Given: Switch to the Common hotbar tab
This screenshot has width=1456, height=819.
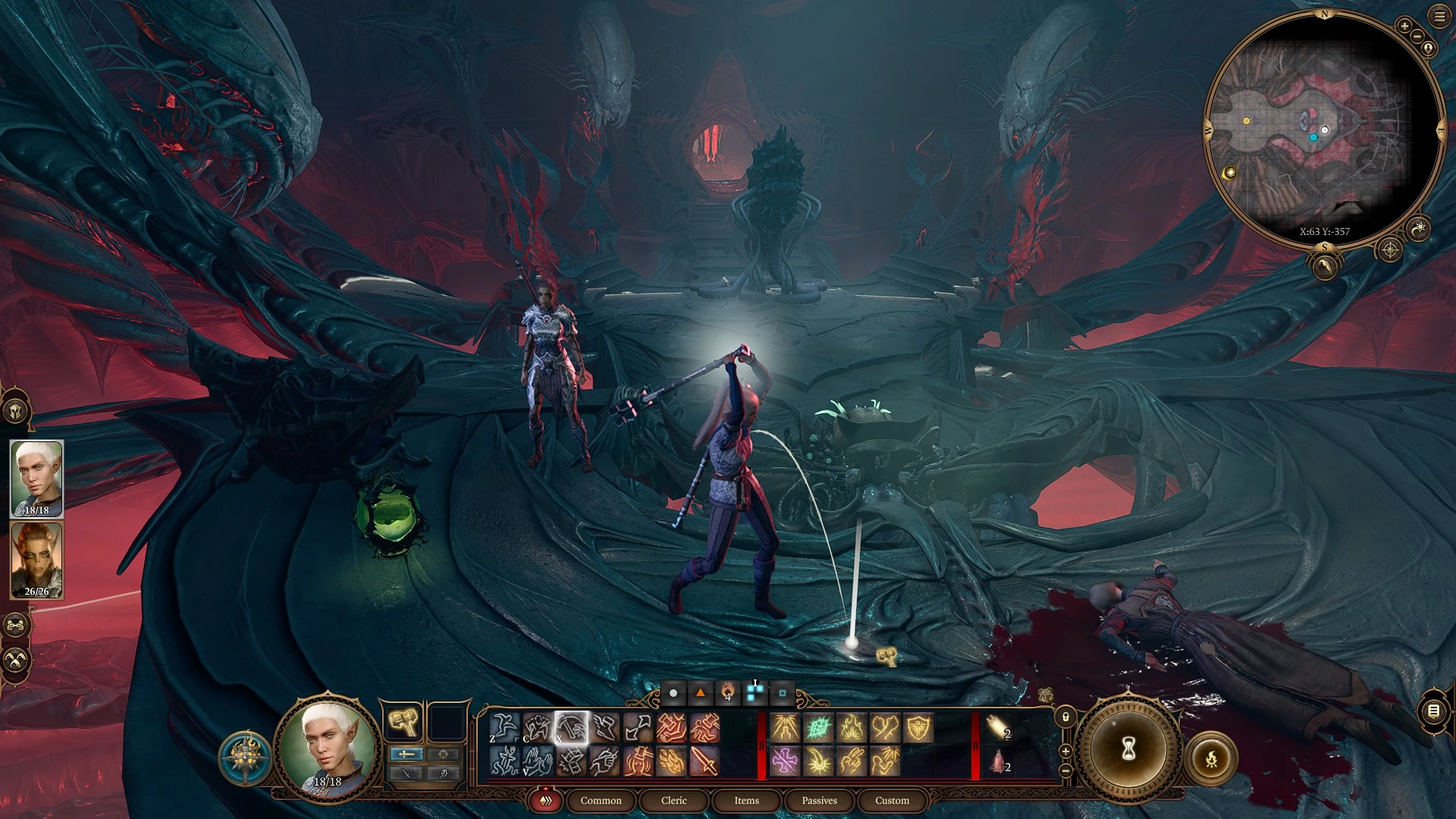Looking at the screenshot, I should point(601,800).
